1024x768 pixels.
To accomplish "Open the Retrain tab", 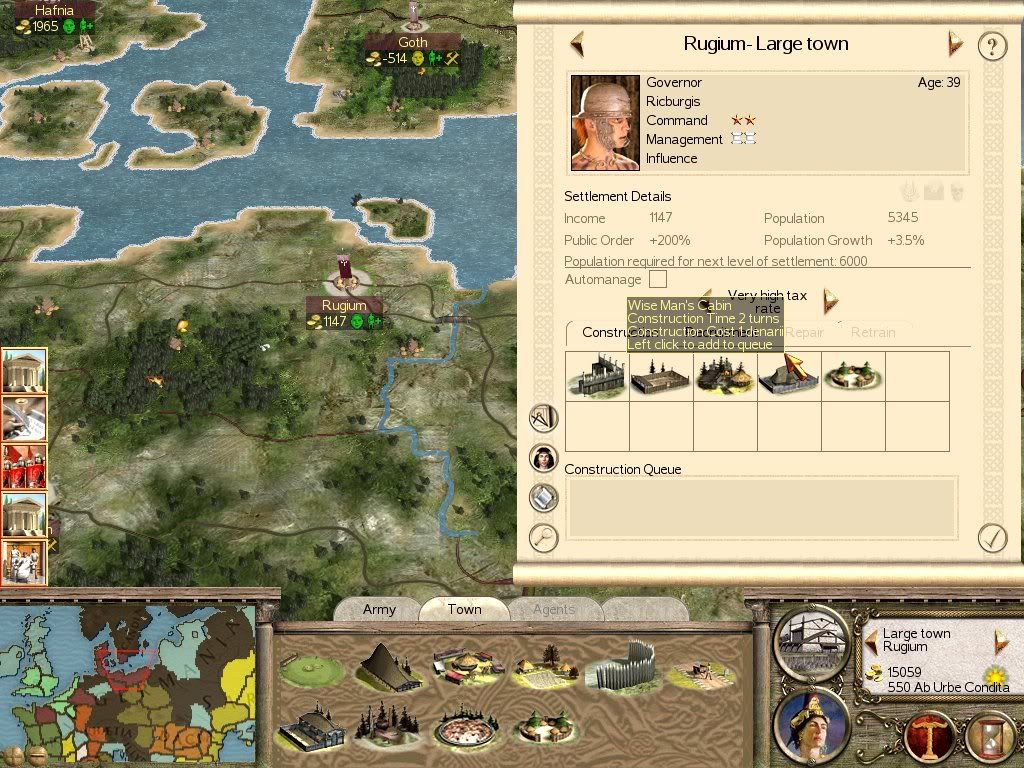I will pos(873,332).
